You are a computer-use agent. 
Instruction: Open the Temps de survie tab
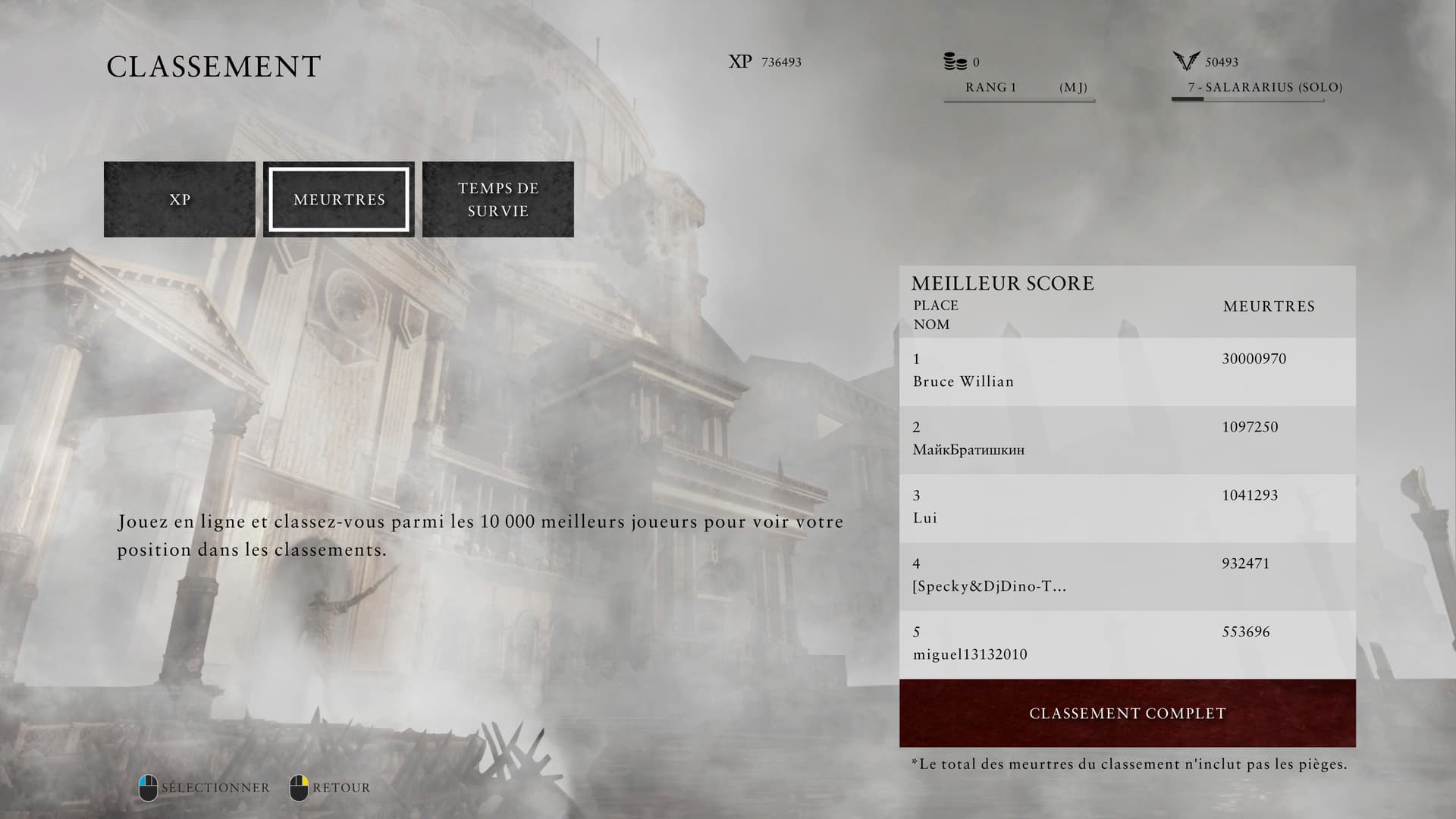[497, 199]
